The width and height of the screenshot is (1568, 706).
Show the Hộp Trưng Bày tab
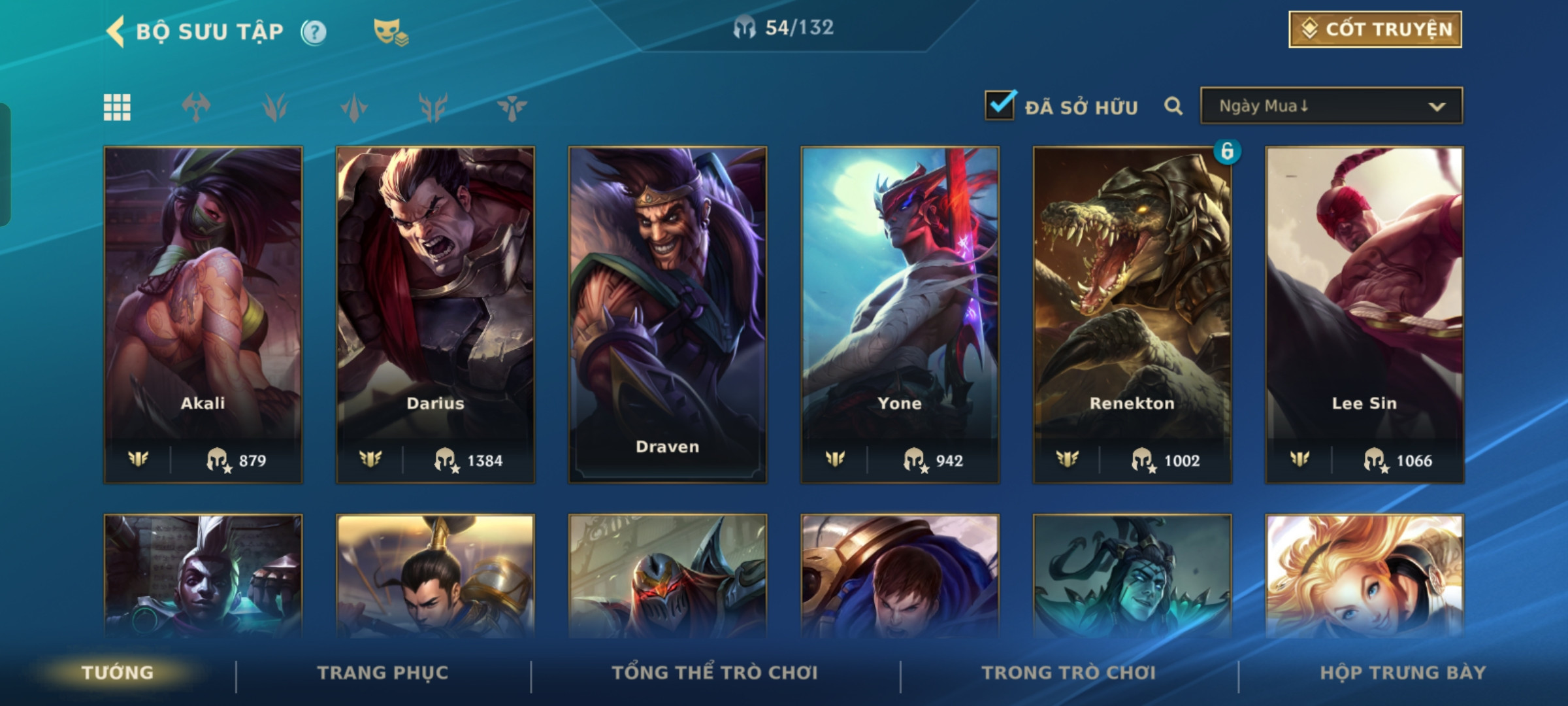tap(1403, 673)
